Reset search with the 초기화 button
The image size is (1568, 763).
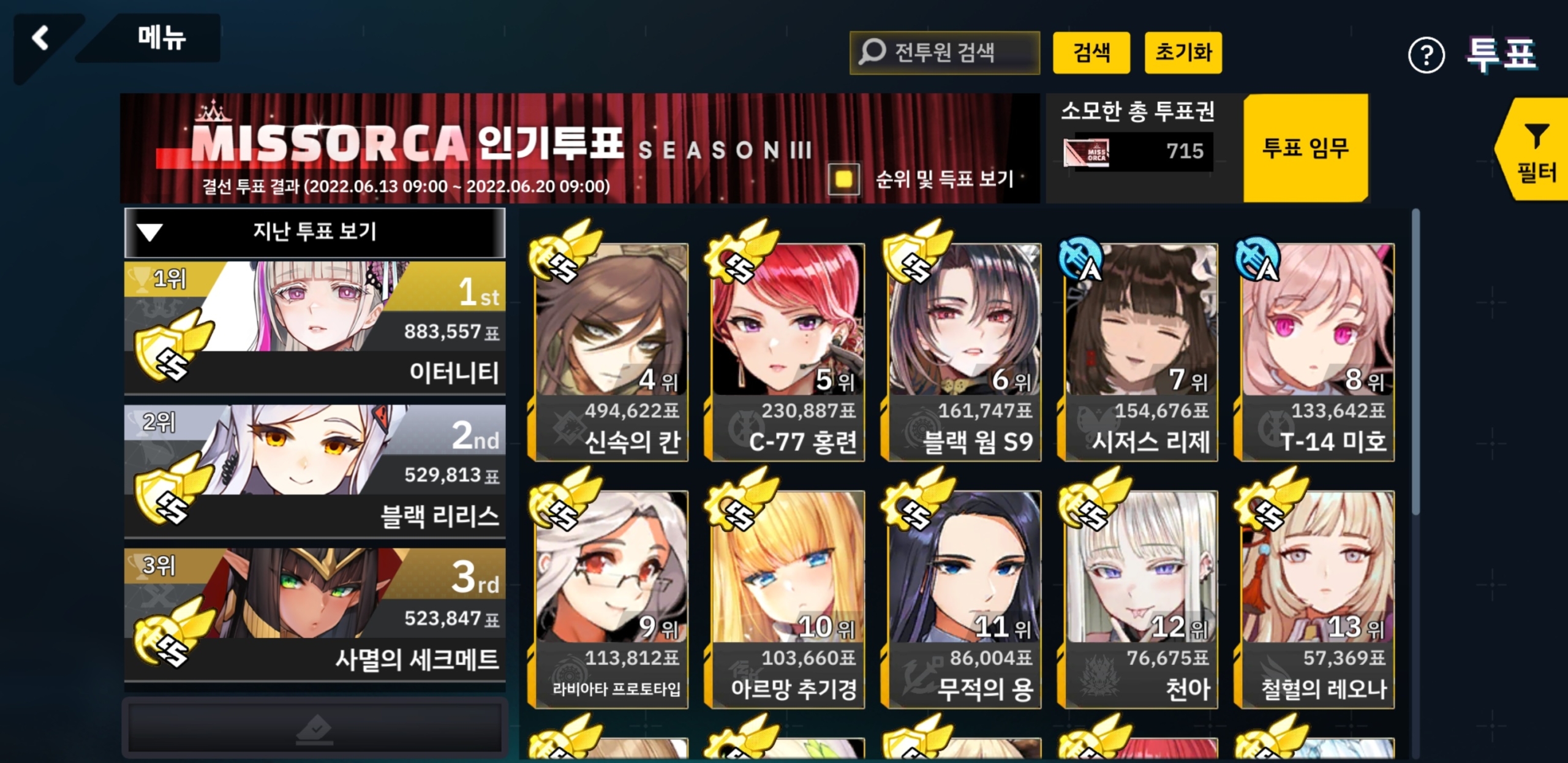pyautogui.click(x=1183, y=53)
